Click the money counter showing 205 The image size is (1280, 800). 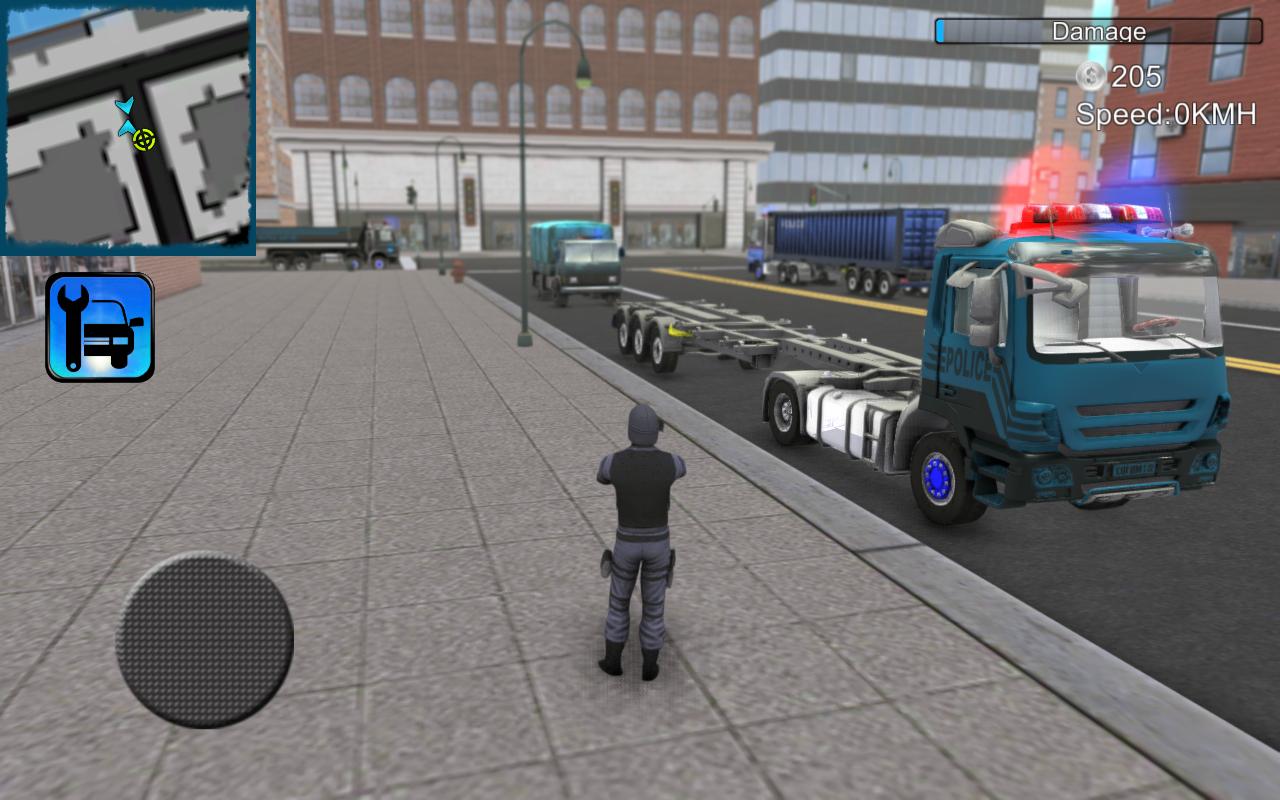click(1137, 76)
